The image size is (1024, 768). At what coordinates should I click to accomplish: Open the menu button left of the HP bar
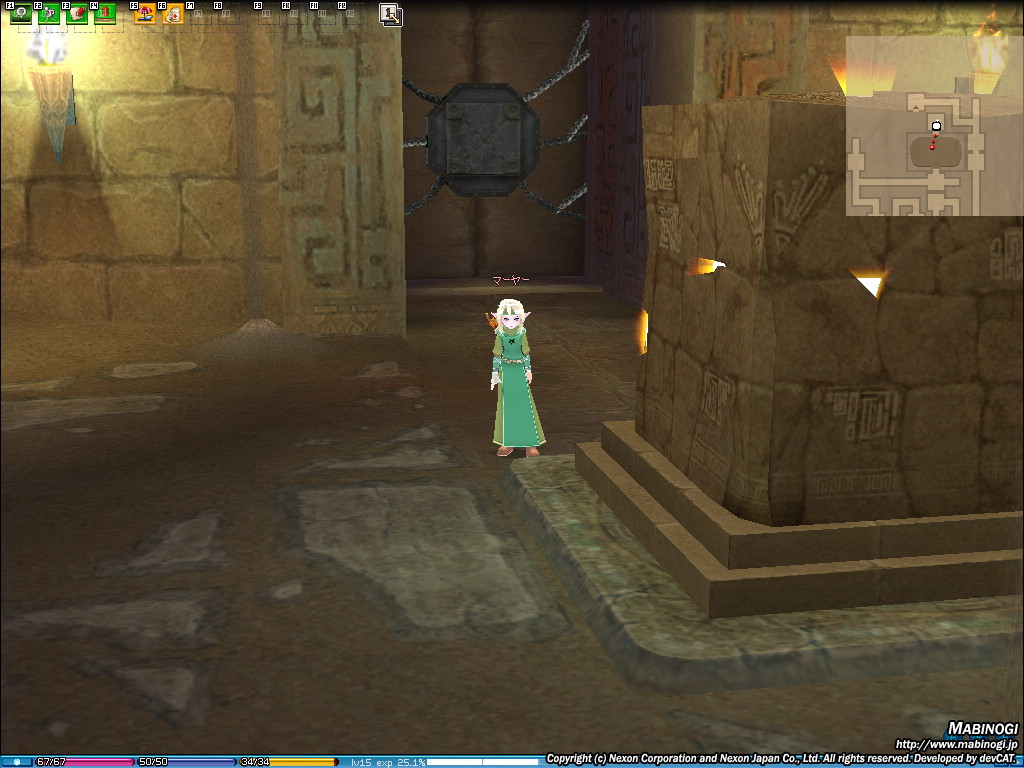(16, 762)
